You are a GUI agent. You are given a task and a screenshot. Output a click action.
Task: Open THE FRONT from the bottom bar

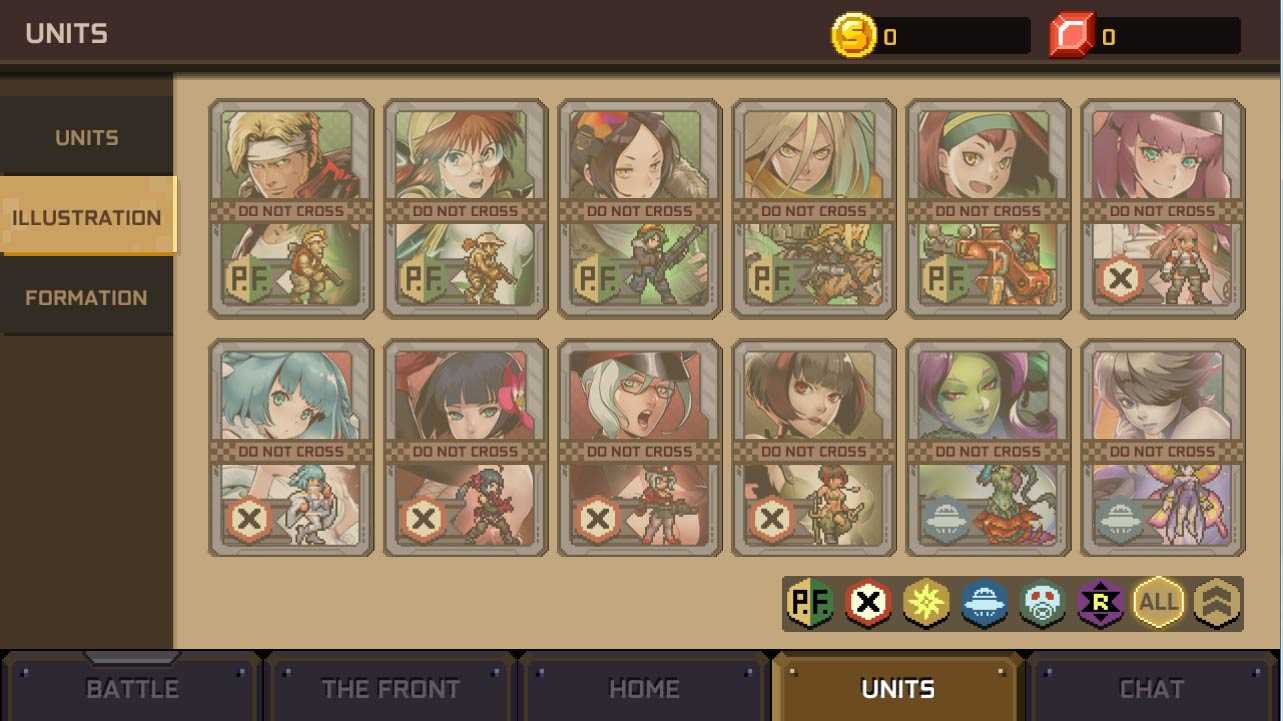[390, 688]
